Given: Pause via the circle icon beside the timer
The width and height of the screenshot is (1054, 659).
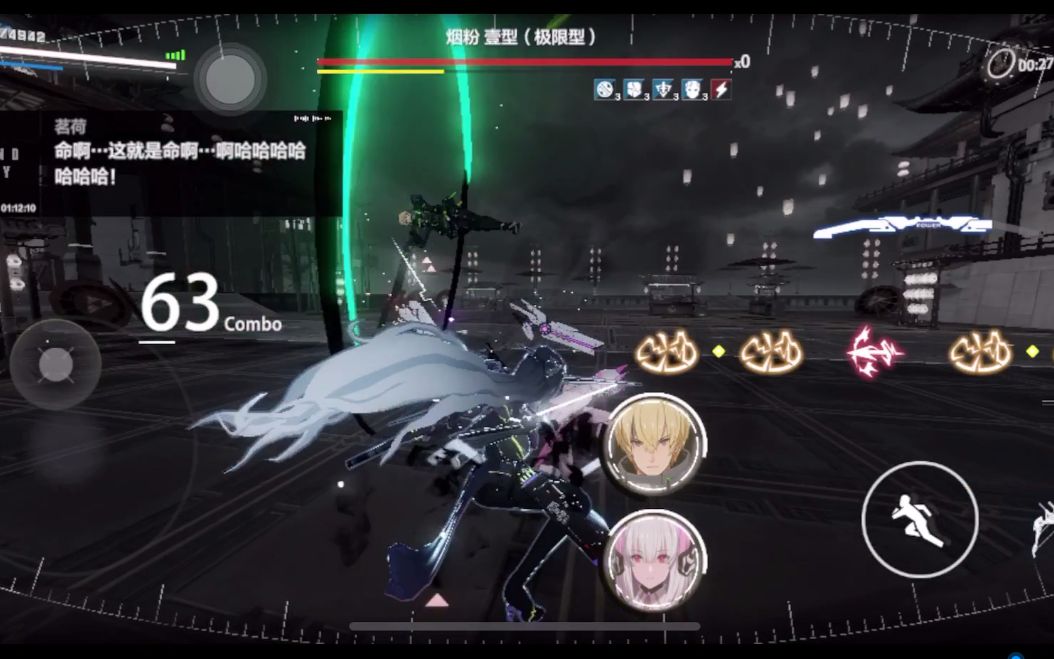Looking at the screenshot, I should click(1000, 64).
